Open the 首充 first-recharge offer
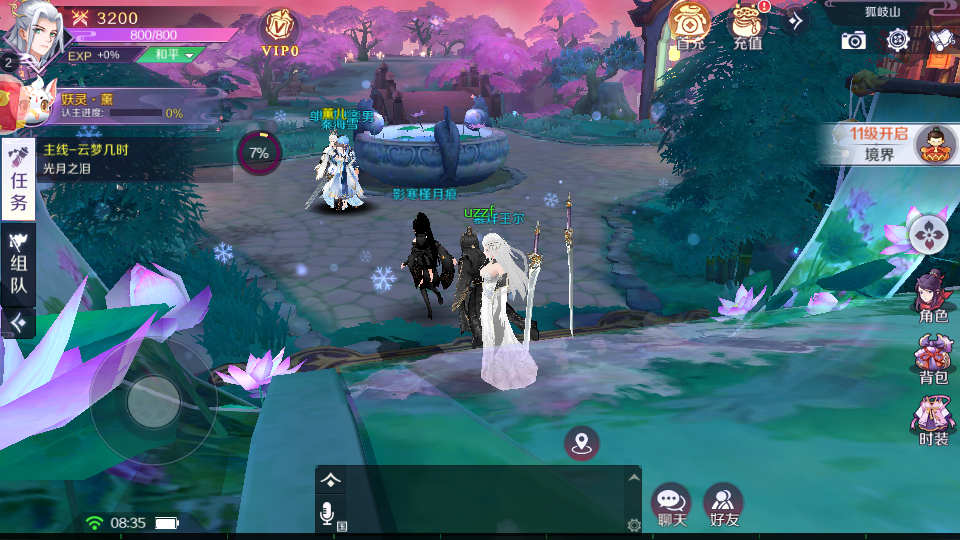This screenshot has width=960, height=540. pos(691,25)
